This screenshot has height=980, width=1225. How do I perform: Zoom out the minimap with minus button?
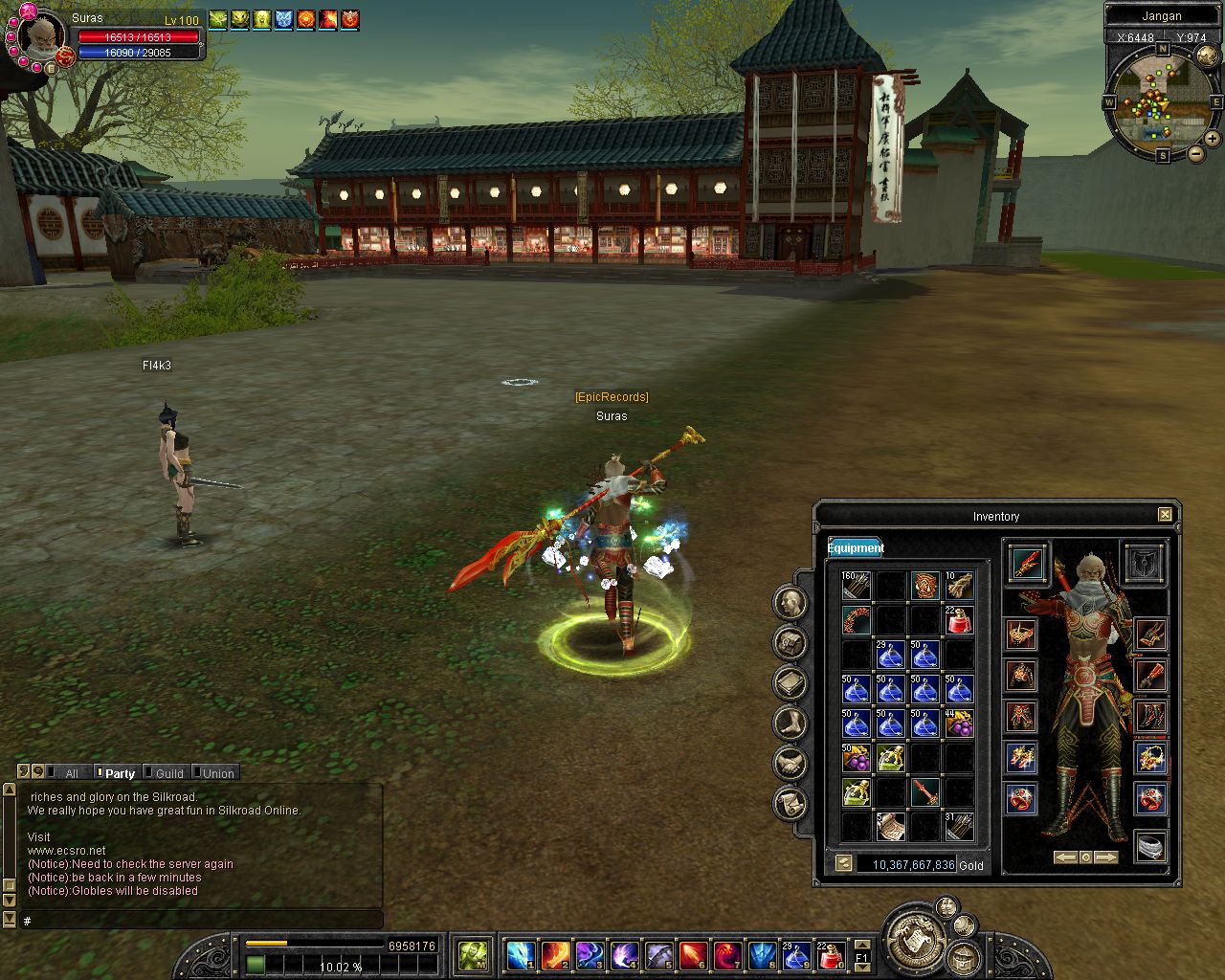coord(1196,153)
